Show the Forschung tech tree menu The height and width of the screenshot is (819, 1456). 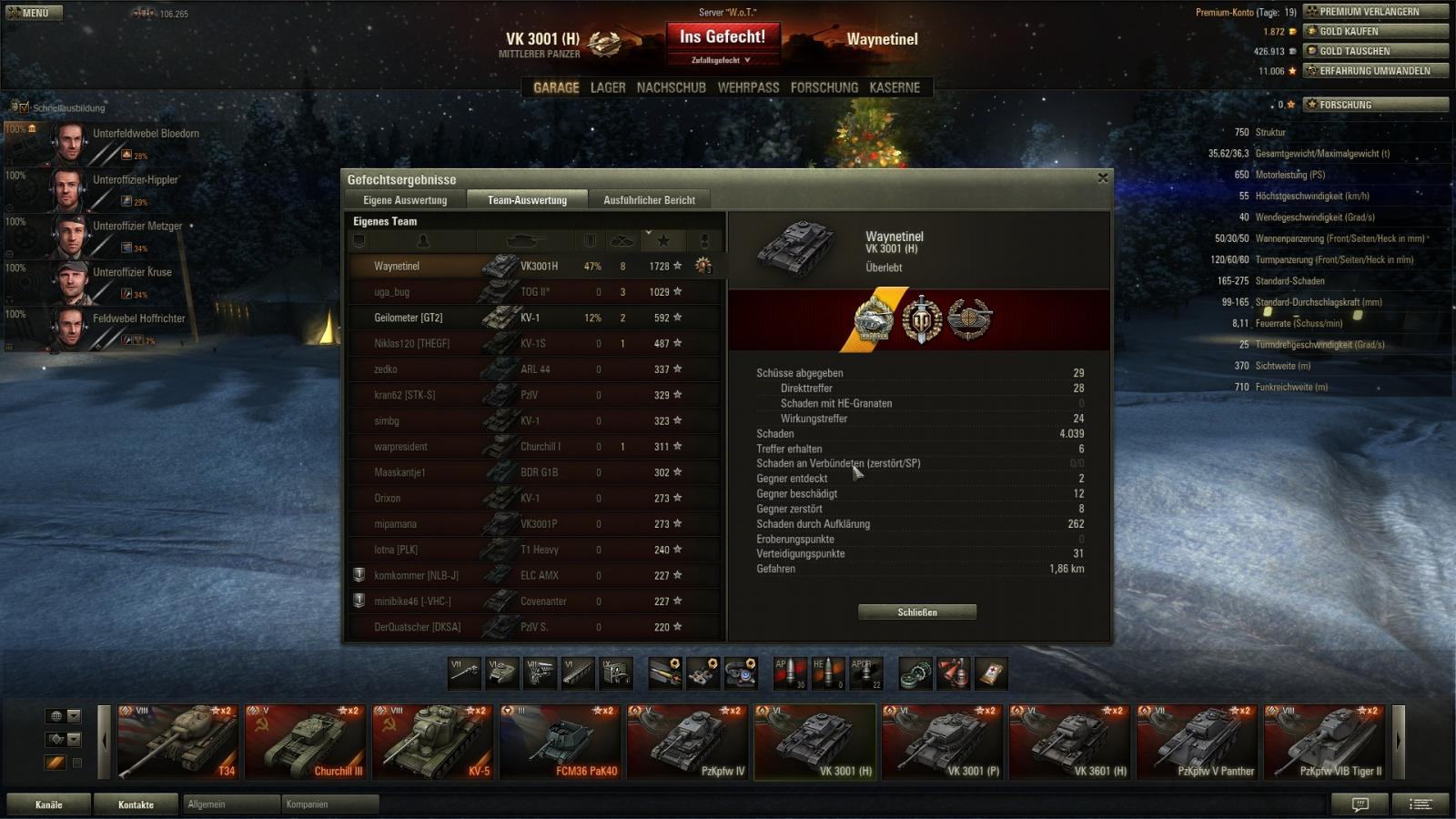pos(824,87)
